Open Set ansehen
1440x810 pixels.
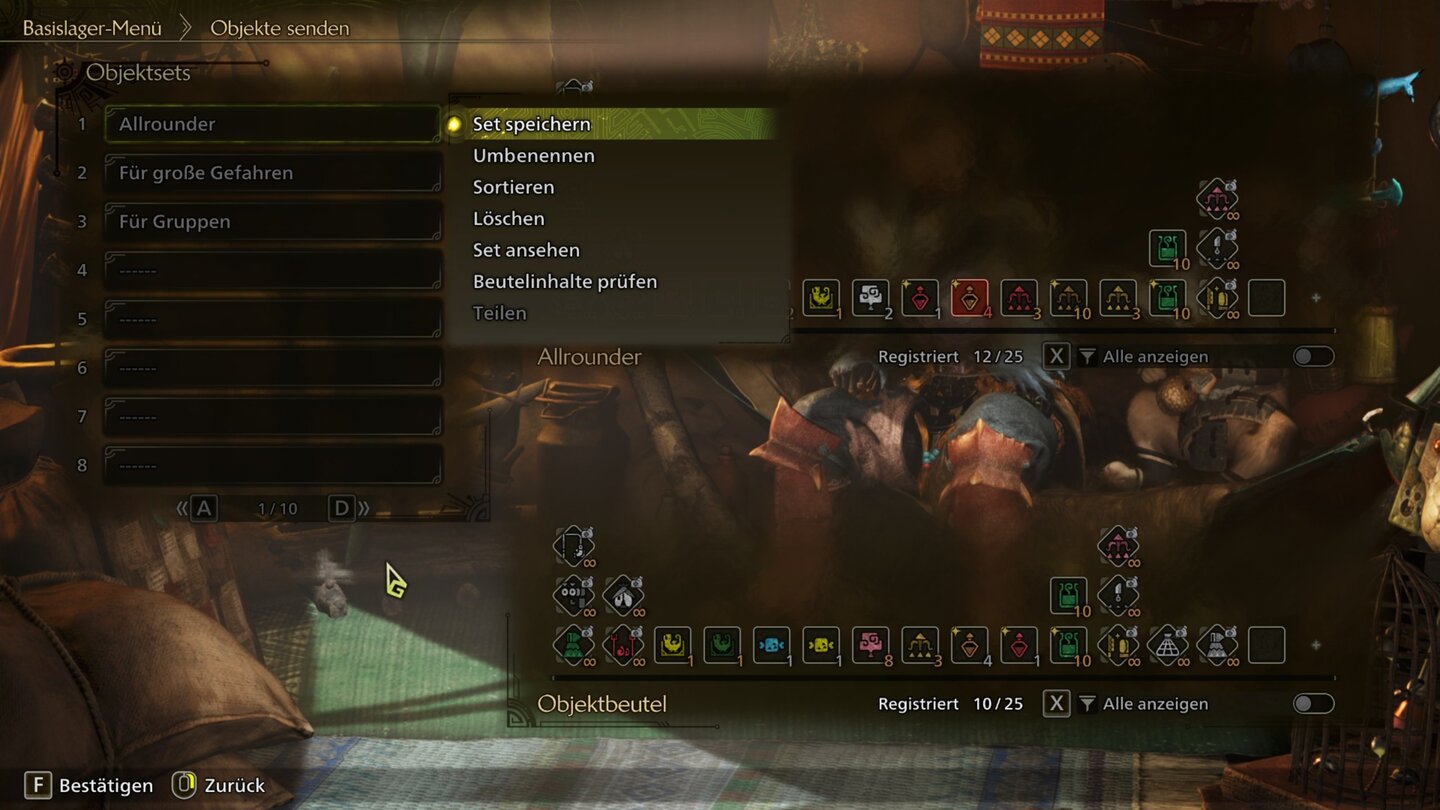[x=526, y=250]
